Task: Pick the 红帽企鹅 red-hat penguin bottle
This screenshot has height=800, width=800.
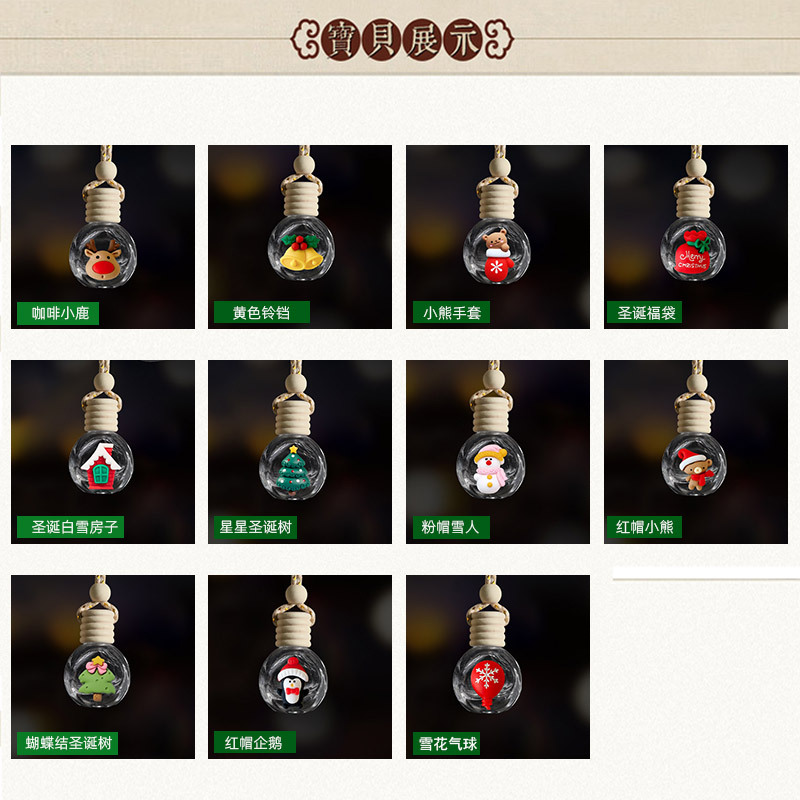Action: click(299, 667)
